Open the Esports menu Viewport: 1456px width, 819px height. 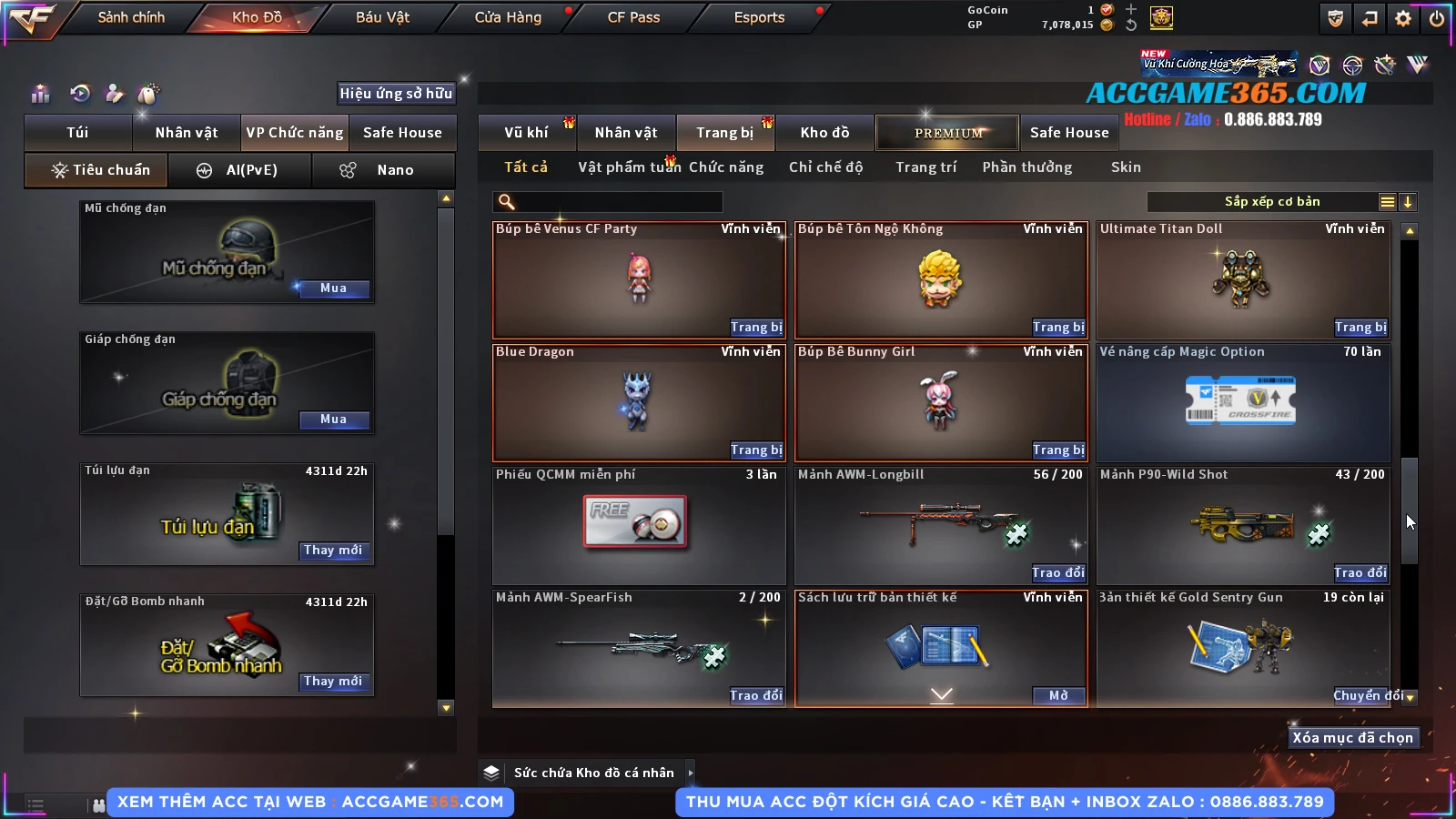click(x=759, y=17)
